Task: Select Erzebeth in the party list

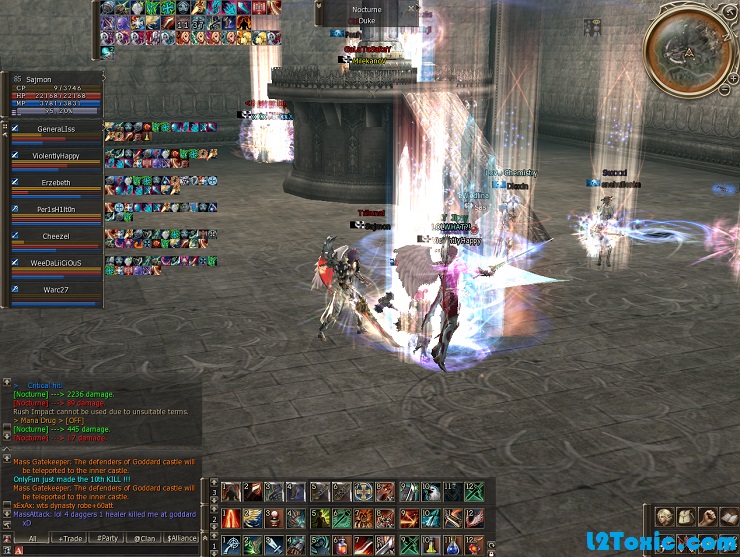Action: 56,183
